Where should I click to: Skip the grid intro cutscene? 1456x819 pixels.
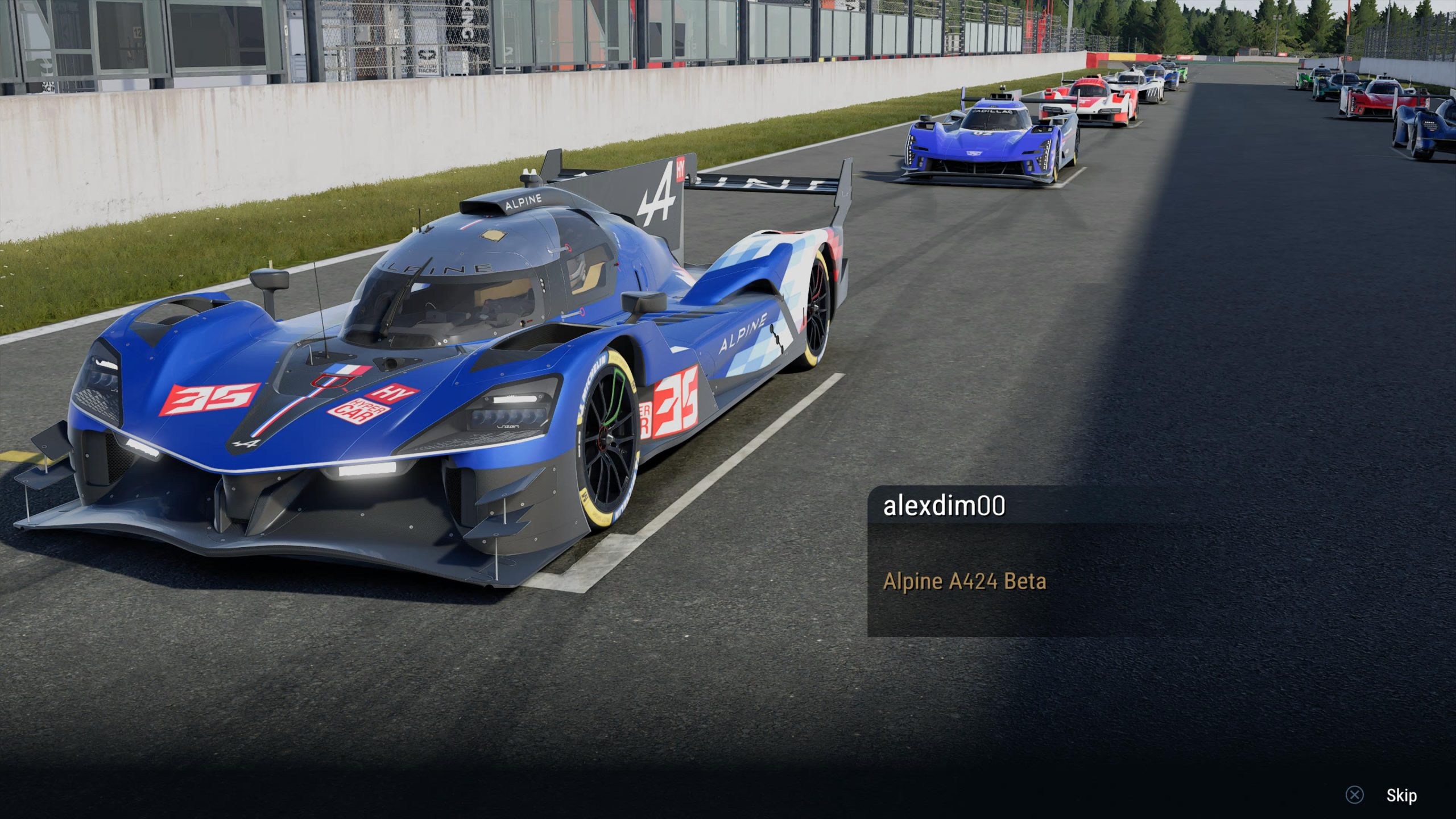1400,795
